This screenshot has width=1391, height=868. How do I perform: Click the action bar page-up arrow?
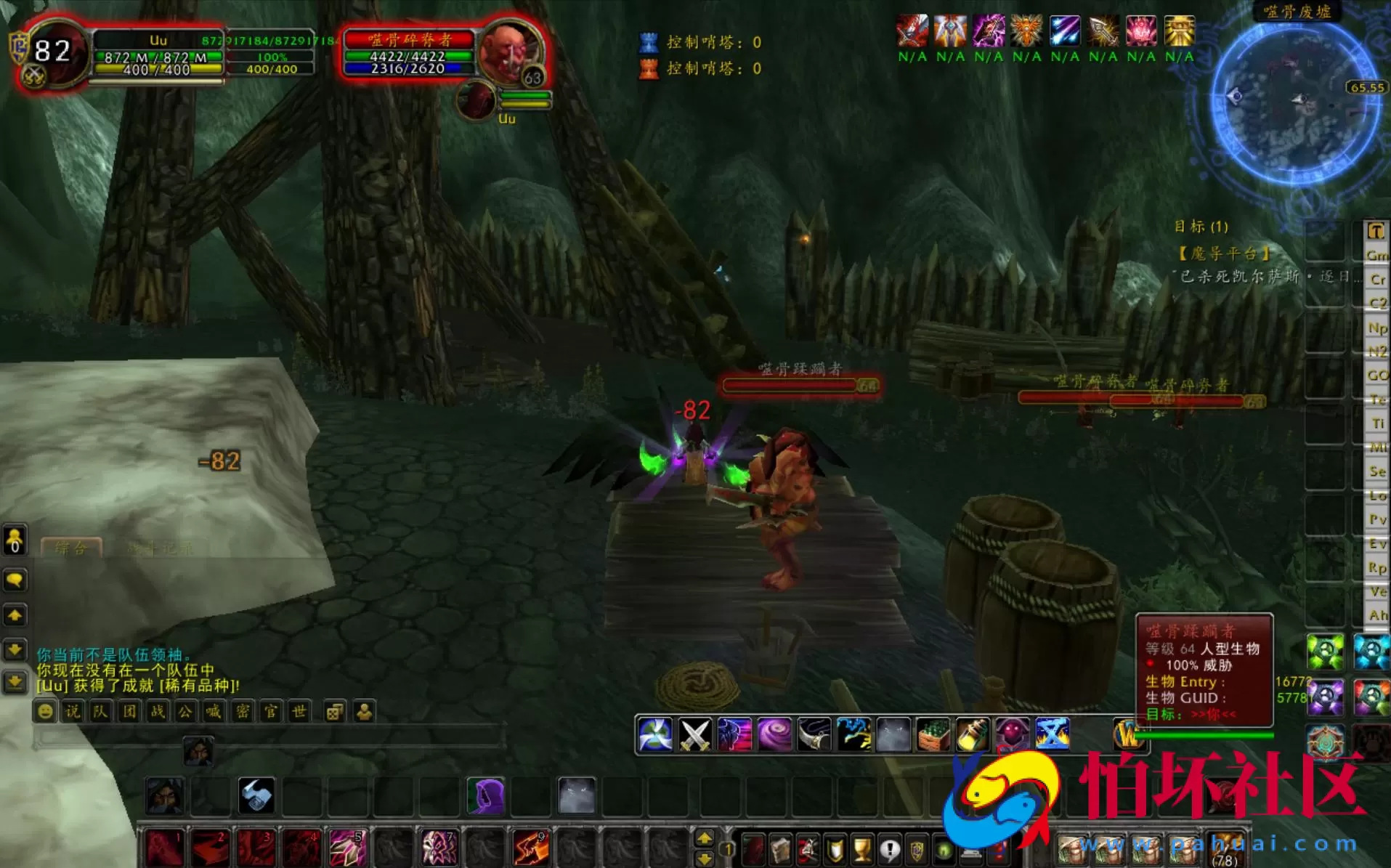pos(703,837)
